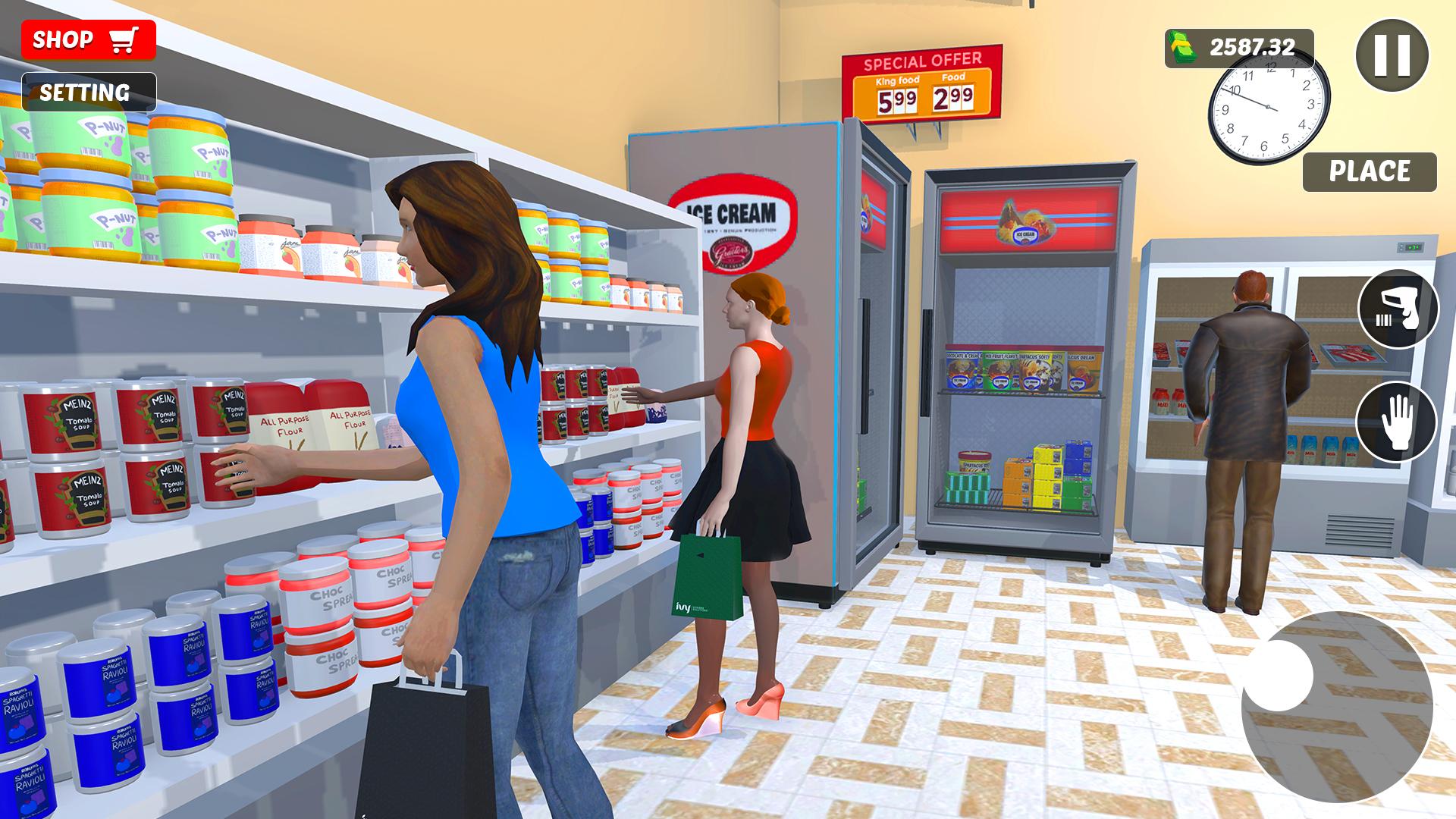The image size is (1456, 819).
Task: Open the SETTING menu
Action: click(x=89, y=93)
